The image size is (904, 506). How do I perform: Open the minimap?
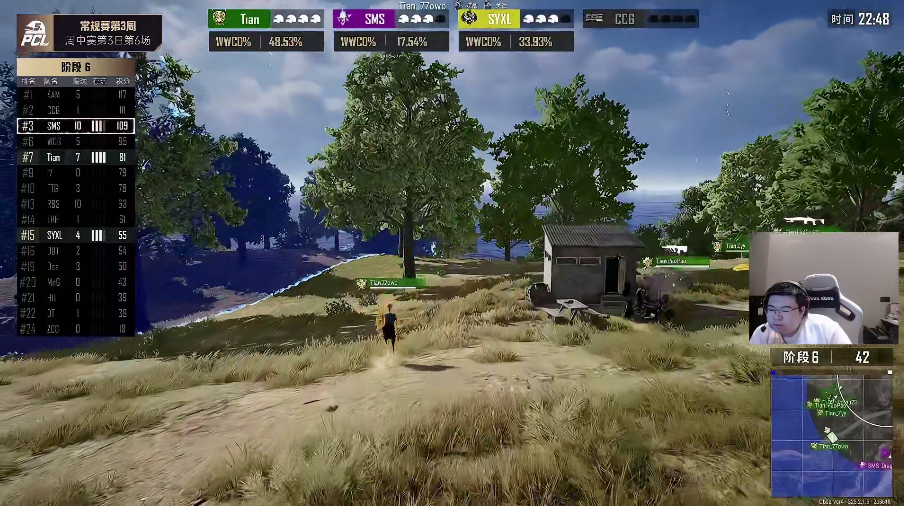(x=831, y=434)
